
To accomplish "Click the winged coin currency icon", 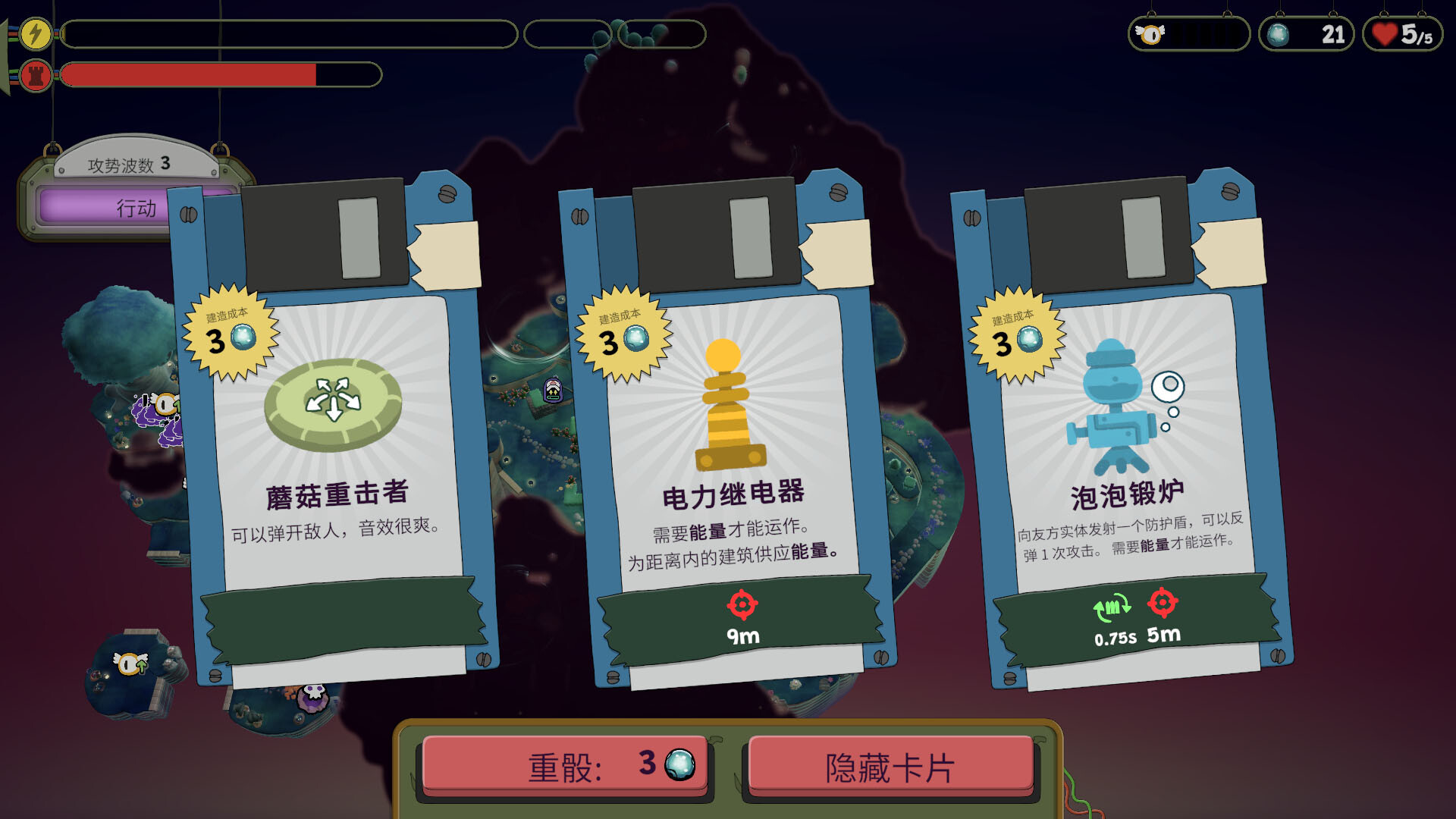I will click(1150, 33).
